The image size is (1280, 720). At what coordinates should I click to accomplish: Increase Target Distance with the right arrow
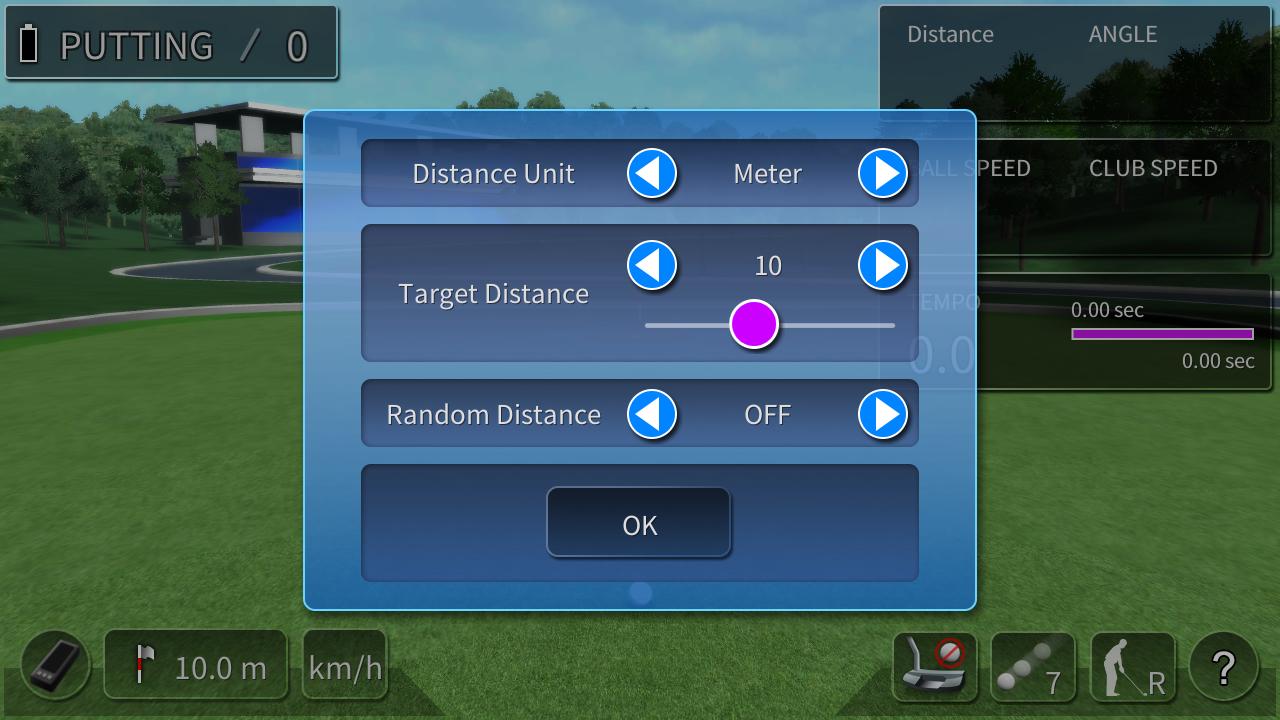pyautogui.click(x=883, y=266)
